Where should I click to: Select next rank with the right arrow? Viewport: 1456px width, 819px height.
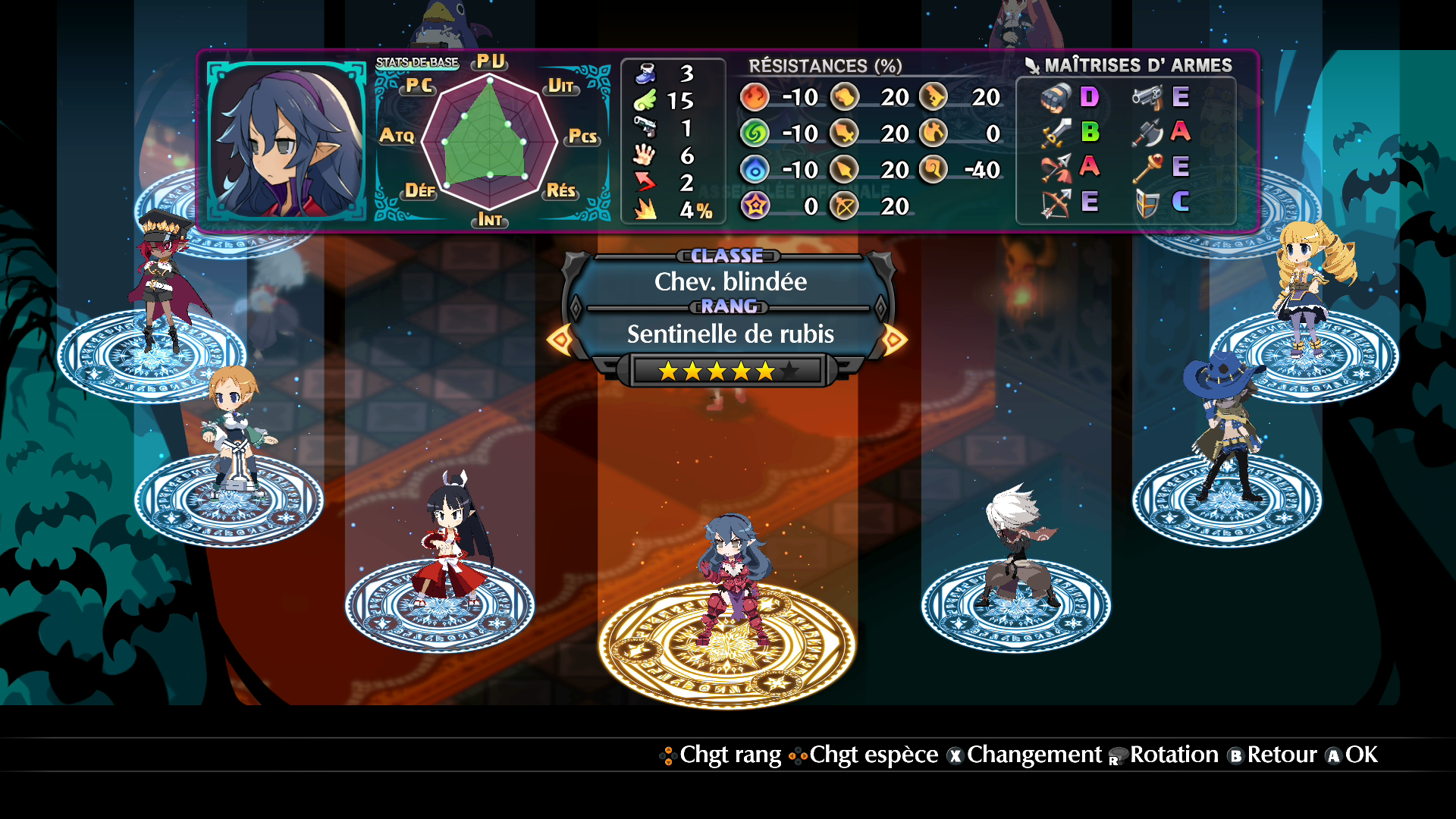pyautogui.click(x=893, y=339)
